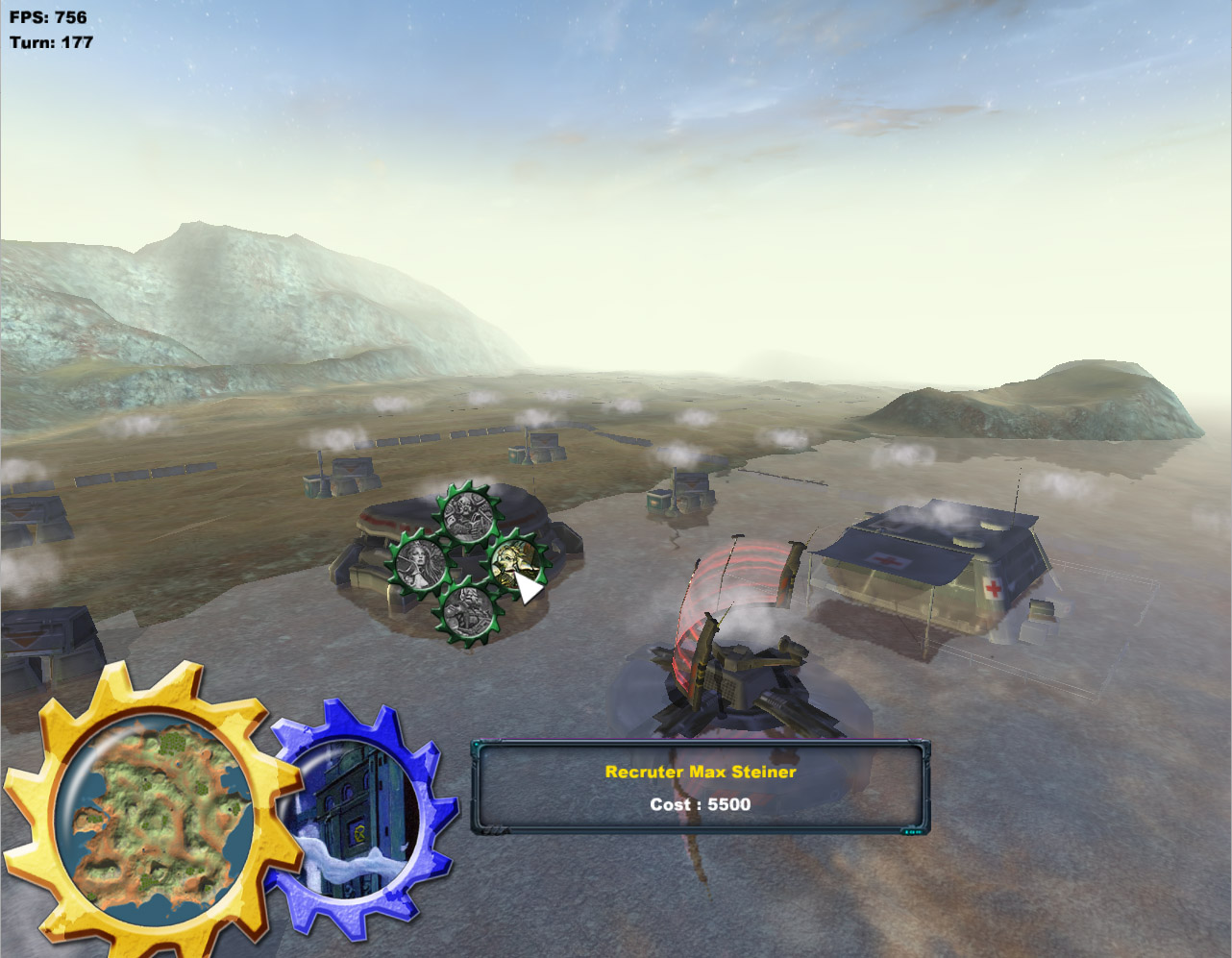Choose the top grey robot gear portrait
Viewport: 1232px width, 958px height.
(468, 515)
